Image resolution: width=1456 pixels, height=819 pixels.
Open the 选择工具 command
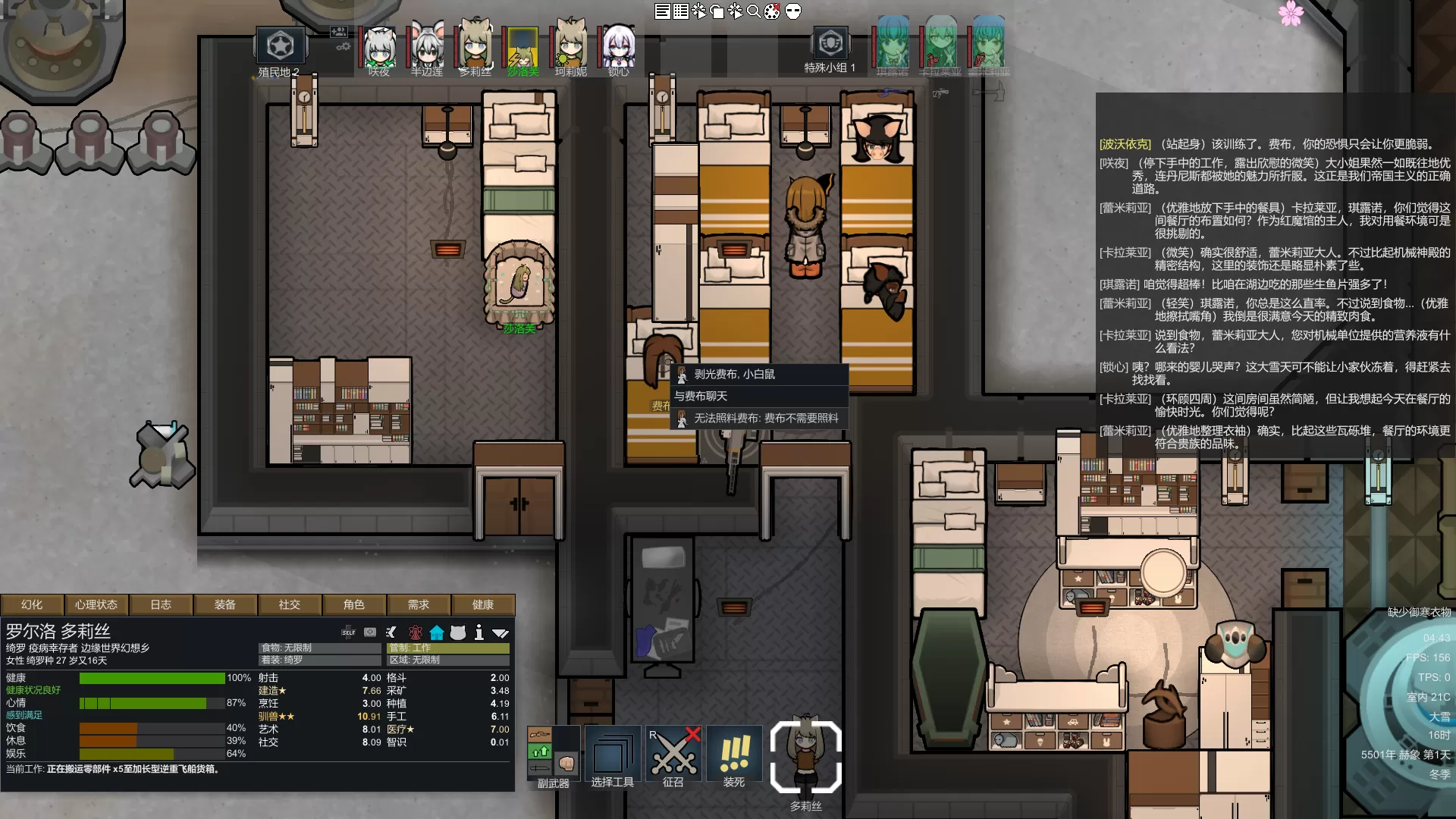613,756
